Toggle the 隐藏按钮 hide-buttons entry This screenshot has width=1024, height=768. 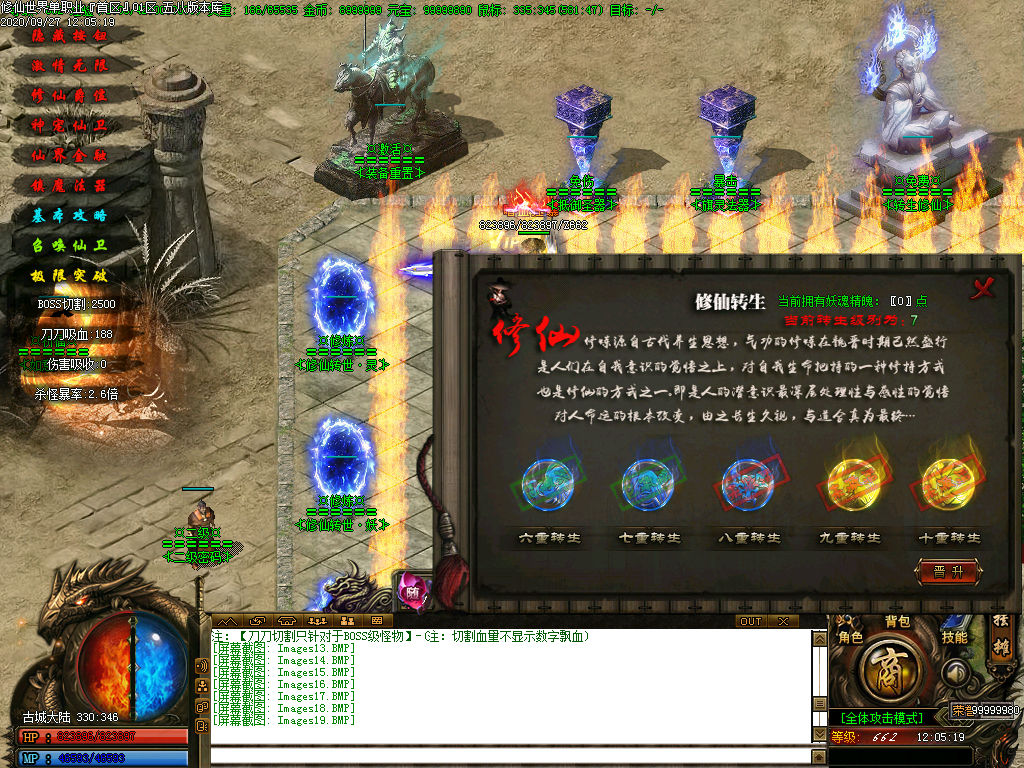69,35
